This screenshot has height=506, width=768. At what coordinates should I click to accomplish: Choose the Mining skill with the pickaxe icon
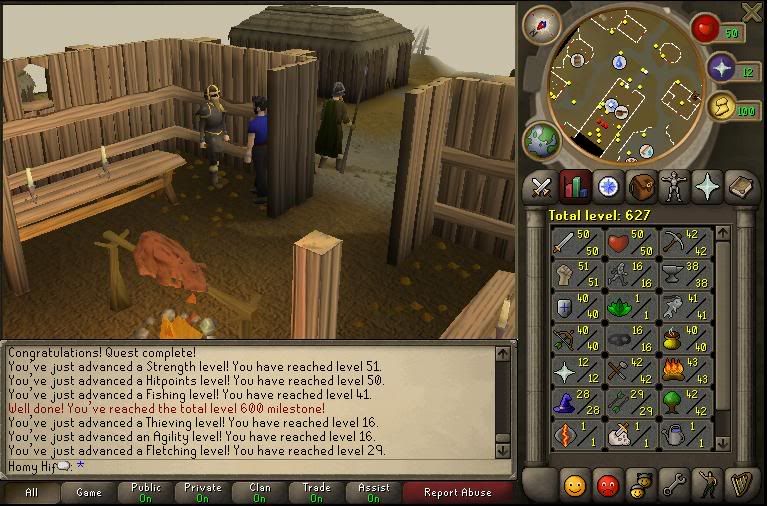[x=687, y=242]
